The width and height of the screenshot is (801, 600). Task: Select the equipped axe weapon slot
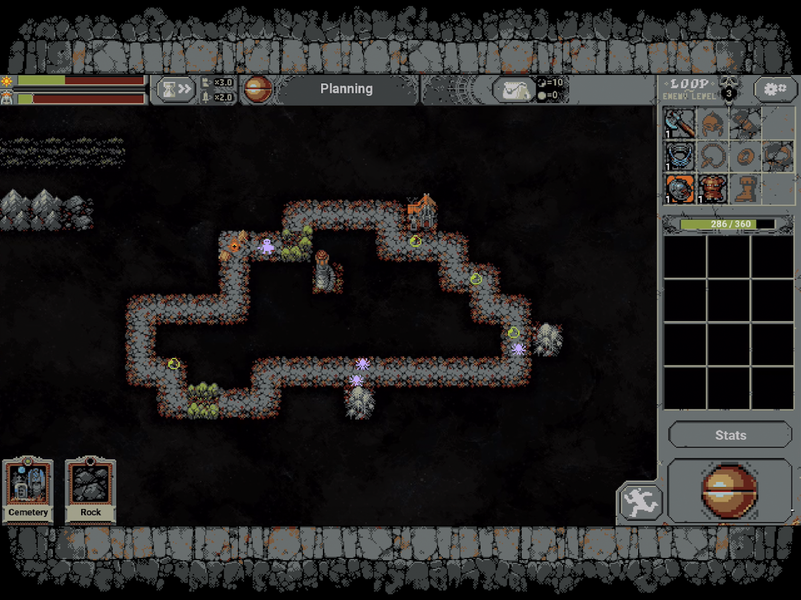click(x=679, y=124)
